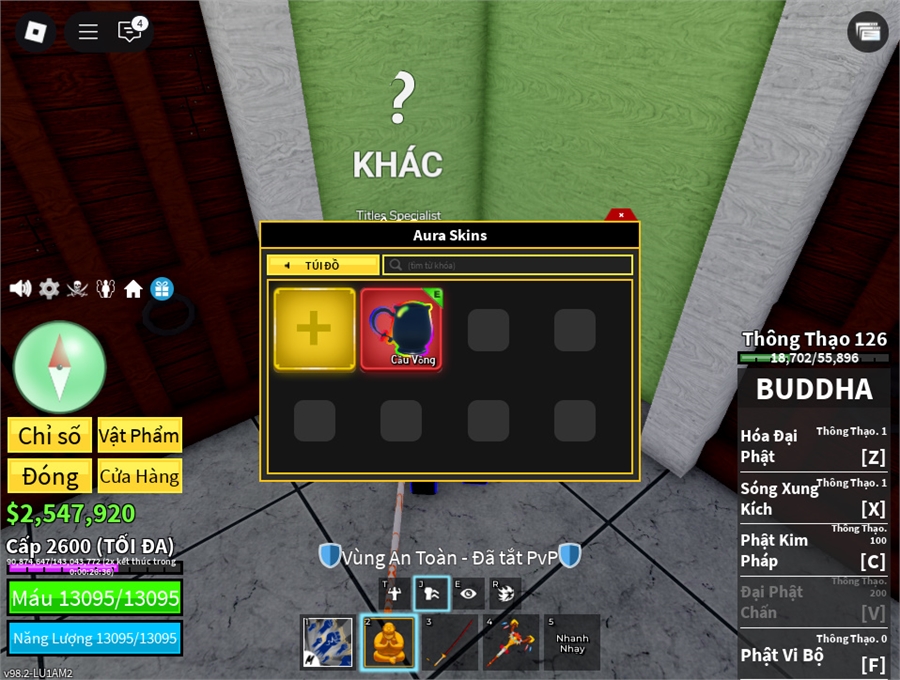Click the aura skin search field
Viewport: 900px width, 680px height.
pyautogui.click(x=507, y=265)
